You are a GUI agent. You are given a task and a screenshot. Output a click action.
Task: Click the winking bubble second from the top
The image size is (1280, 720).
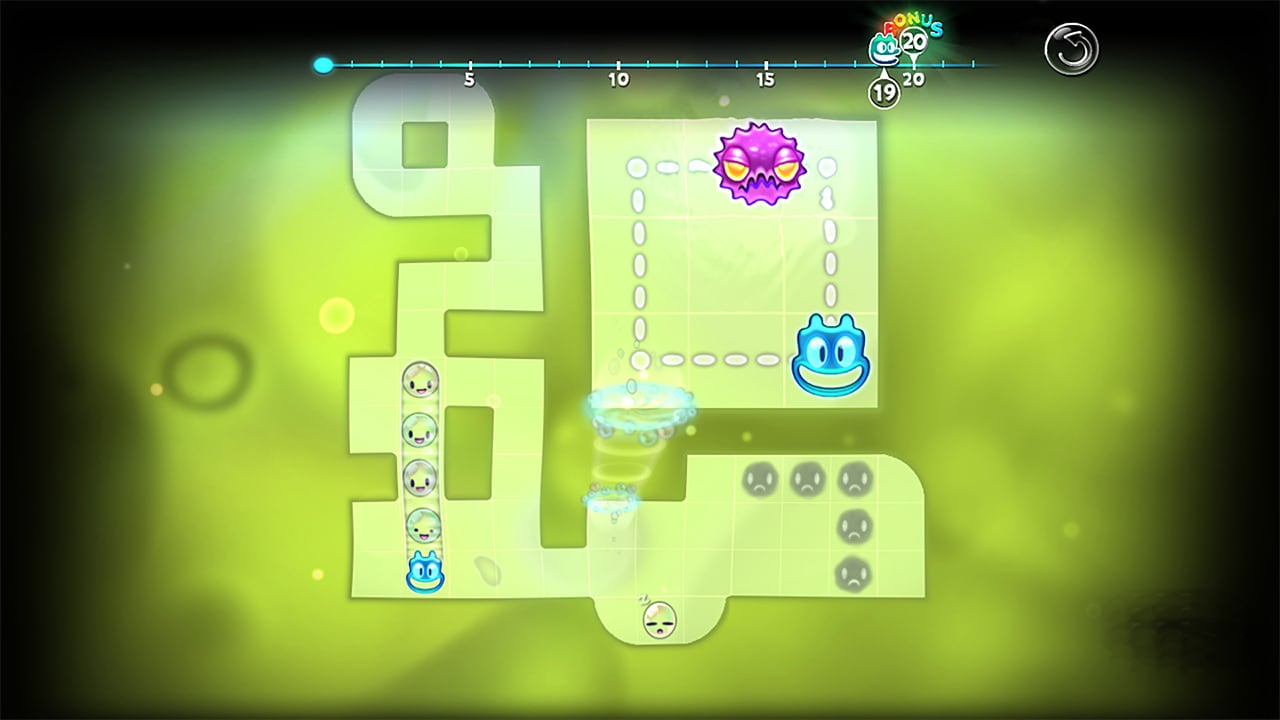click(419, 430)
